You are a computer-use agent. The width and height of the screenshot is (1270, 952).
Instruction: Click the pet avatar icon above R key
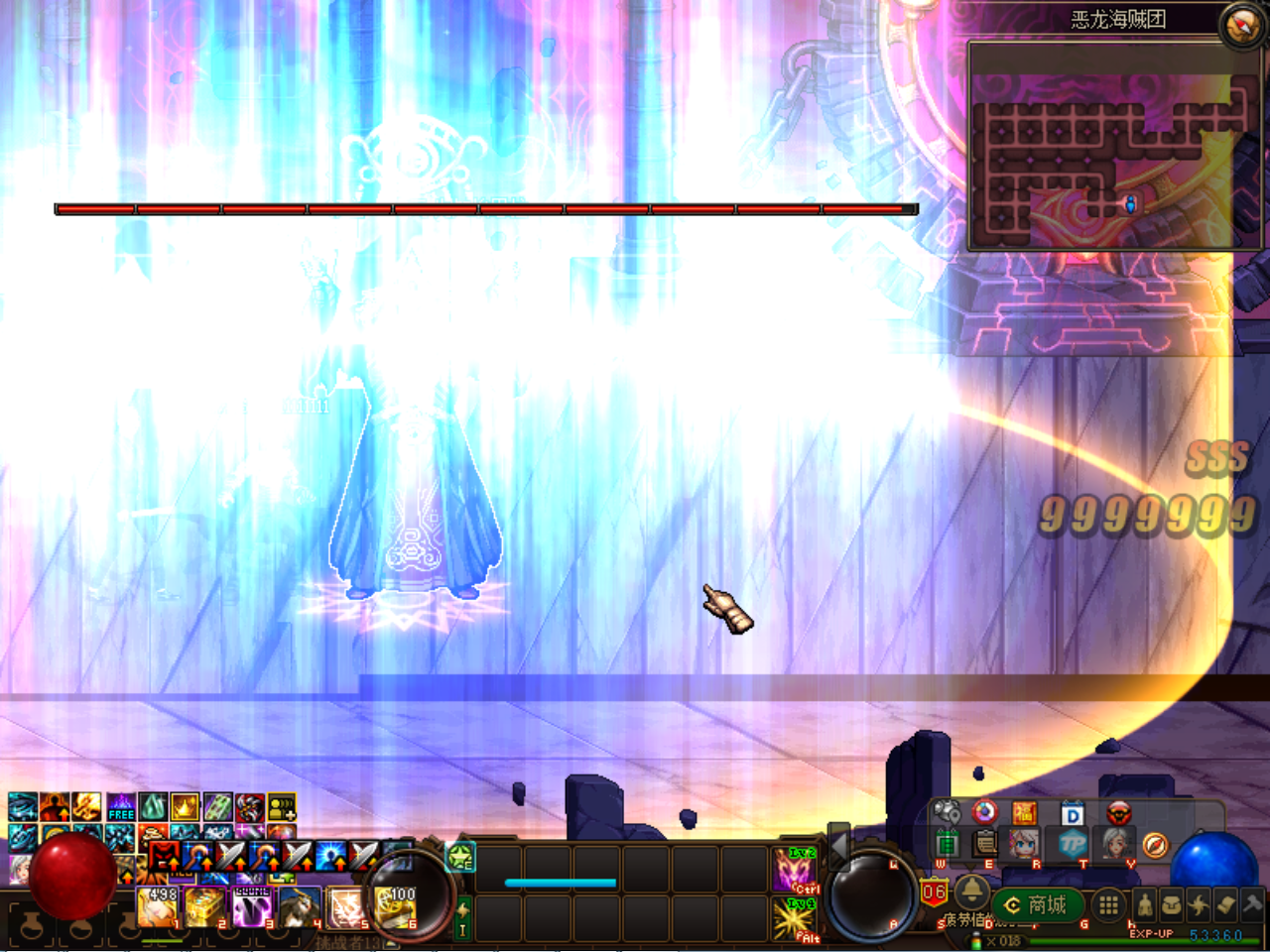pos(1023,844)
